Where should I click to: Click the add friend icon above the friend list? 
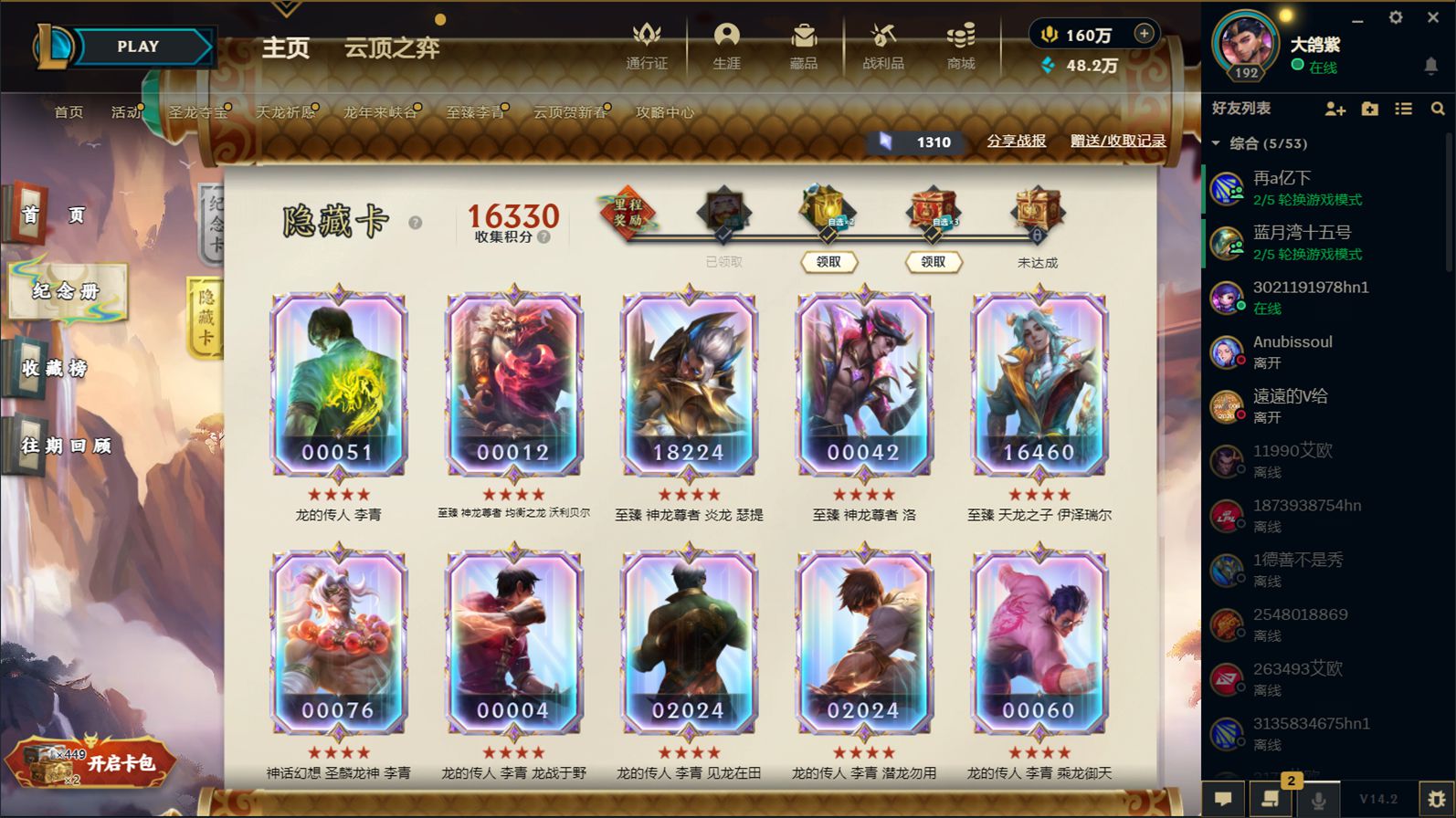click(1335, 109)
